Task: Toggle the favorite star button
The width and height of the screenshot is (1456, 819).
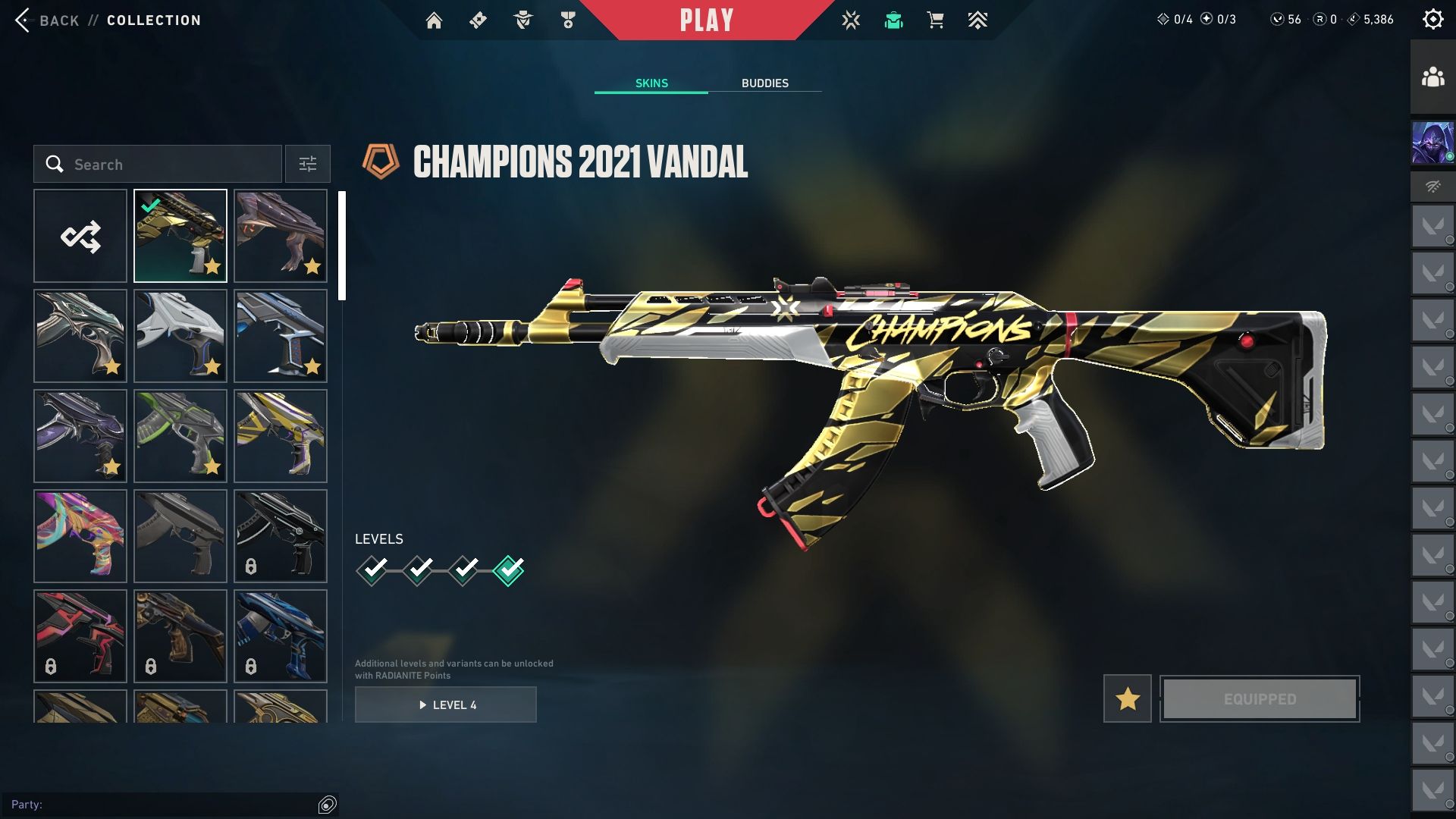Action: point(1127,698)
